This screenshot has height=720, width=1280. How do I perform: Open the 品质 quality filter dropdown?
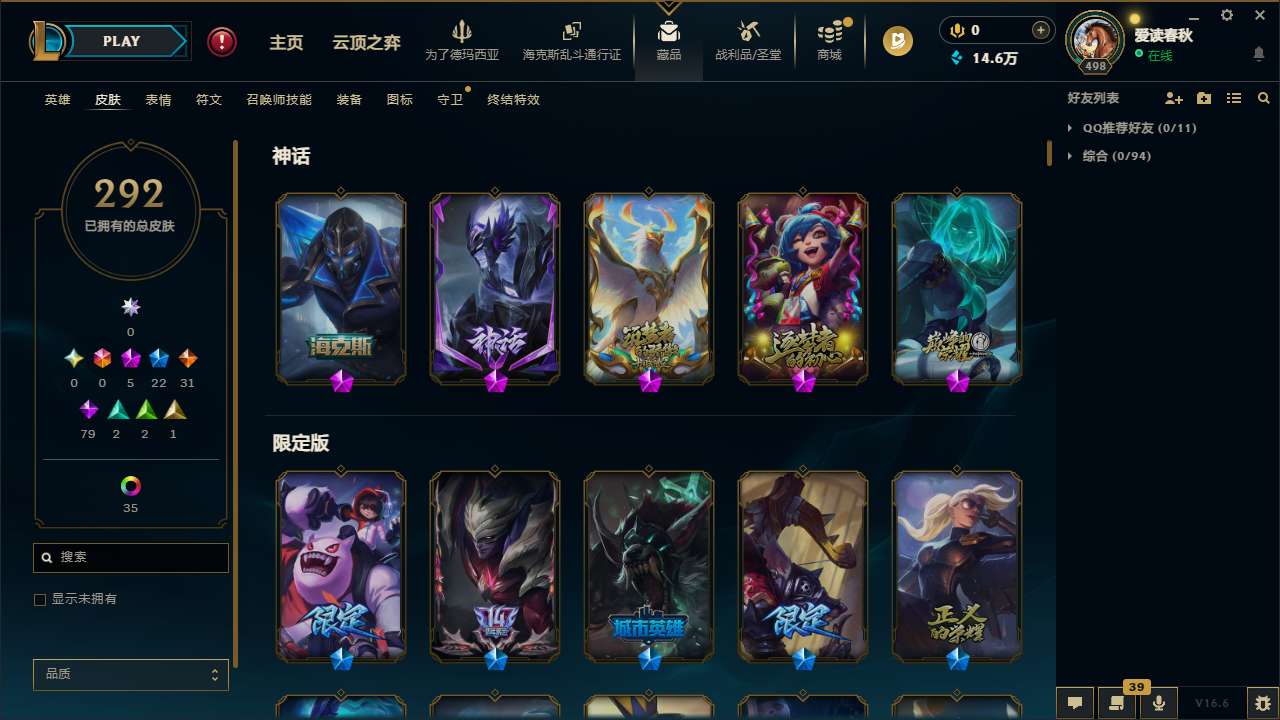[130, 674]
